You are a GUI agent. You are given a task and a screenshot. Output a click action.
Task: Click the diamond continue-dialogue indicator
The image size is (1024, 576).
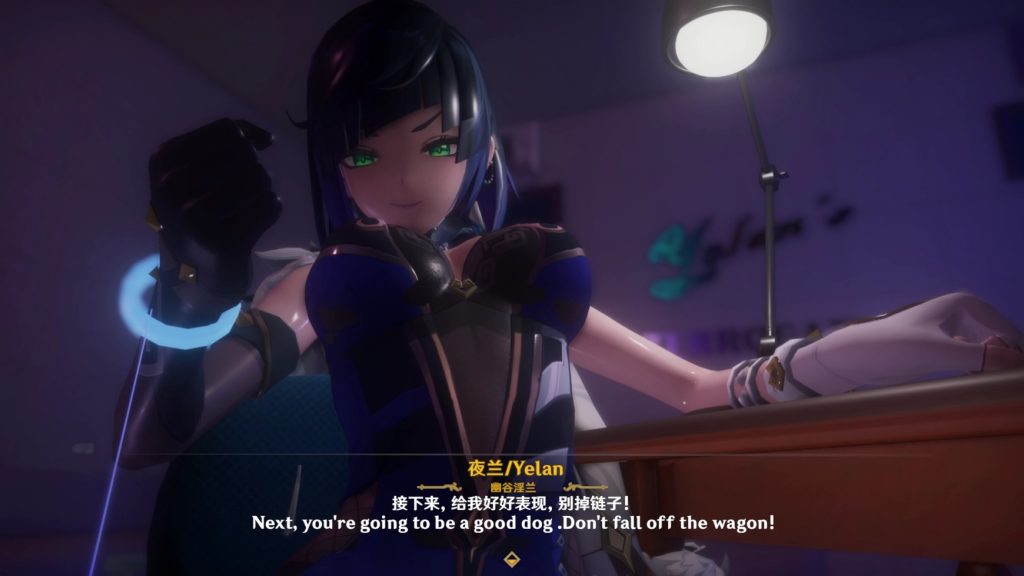point(512,557)
